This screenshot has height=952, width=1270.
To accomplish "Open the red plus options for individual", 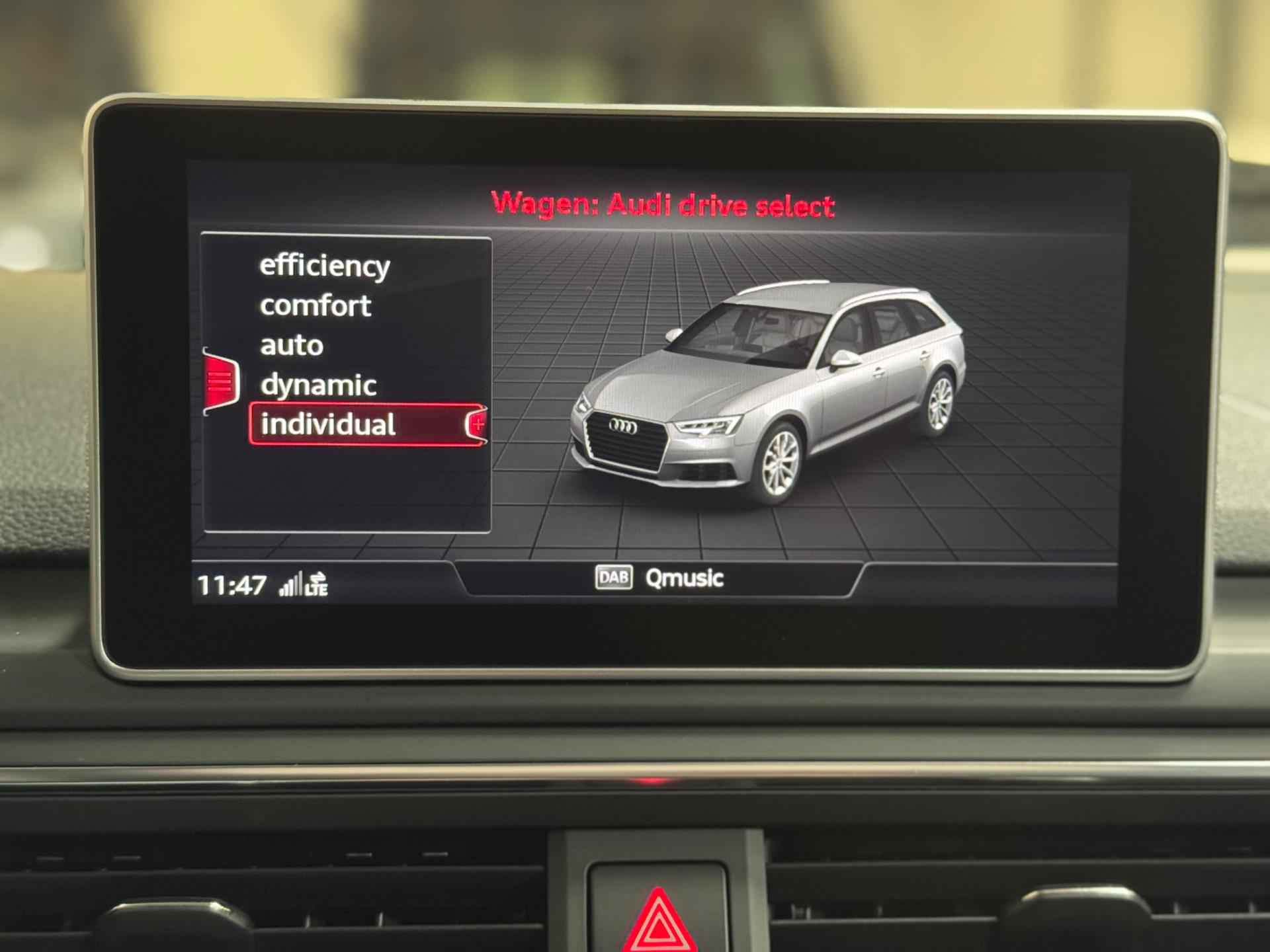I will point(477,424).
